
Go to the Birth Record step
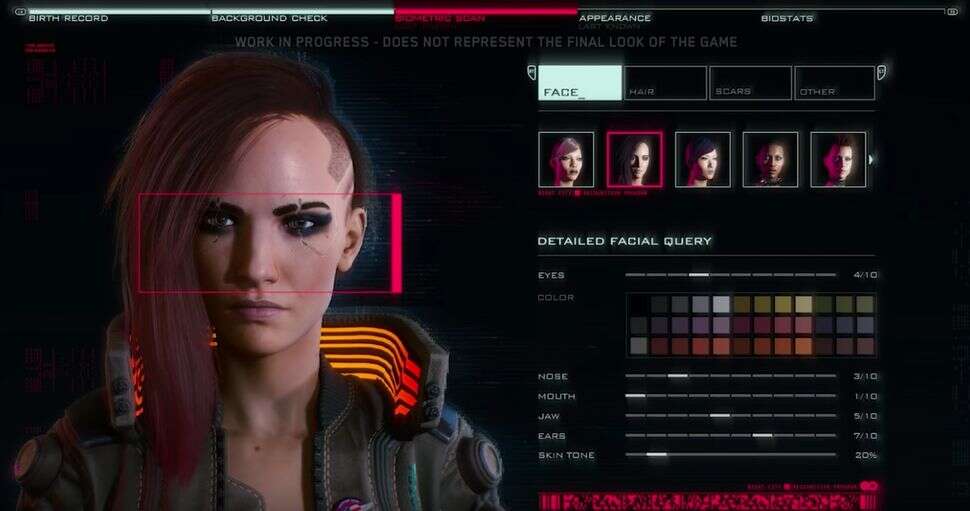click(x=68, y=18)
